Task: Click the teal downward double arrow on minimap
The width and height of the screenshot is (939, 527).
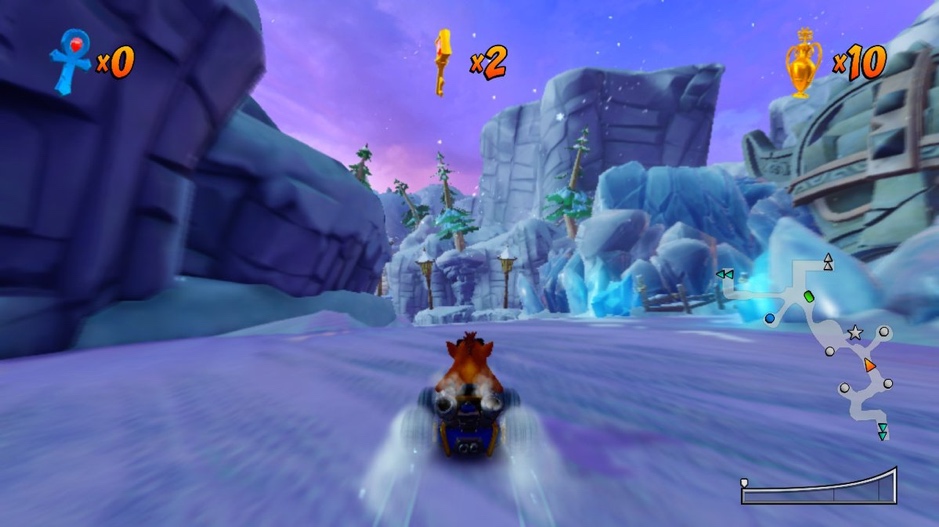Action: point(882,432)
